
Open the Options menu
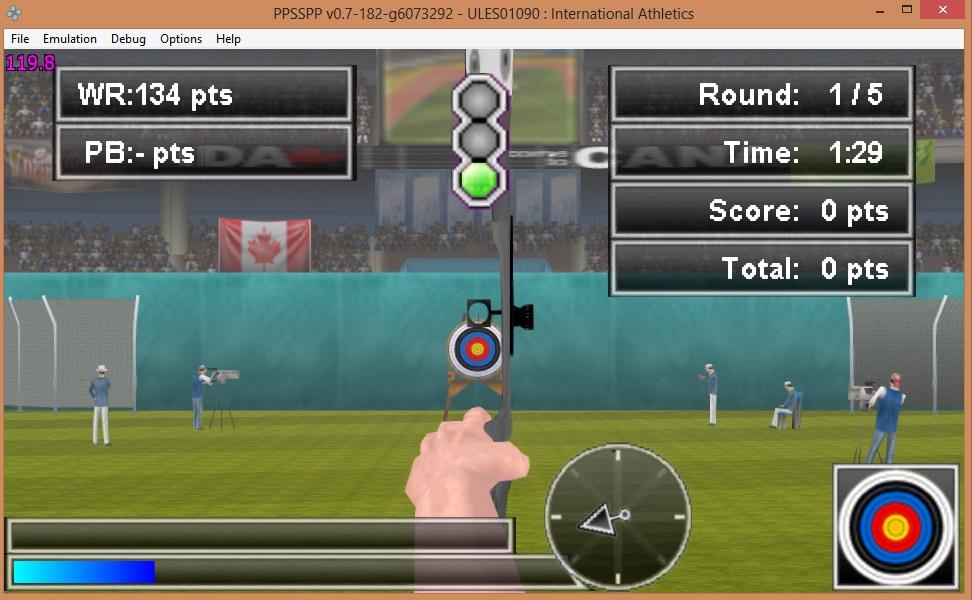(x=181, y=39)
